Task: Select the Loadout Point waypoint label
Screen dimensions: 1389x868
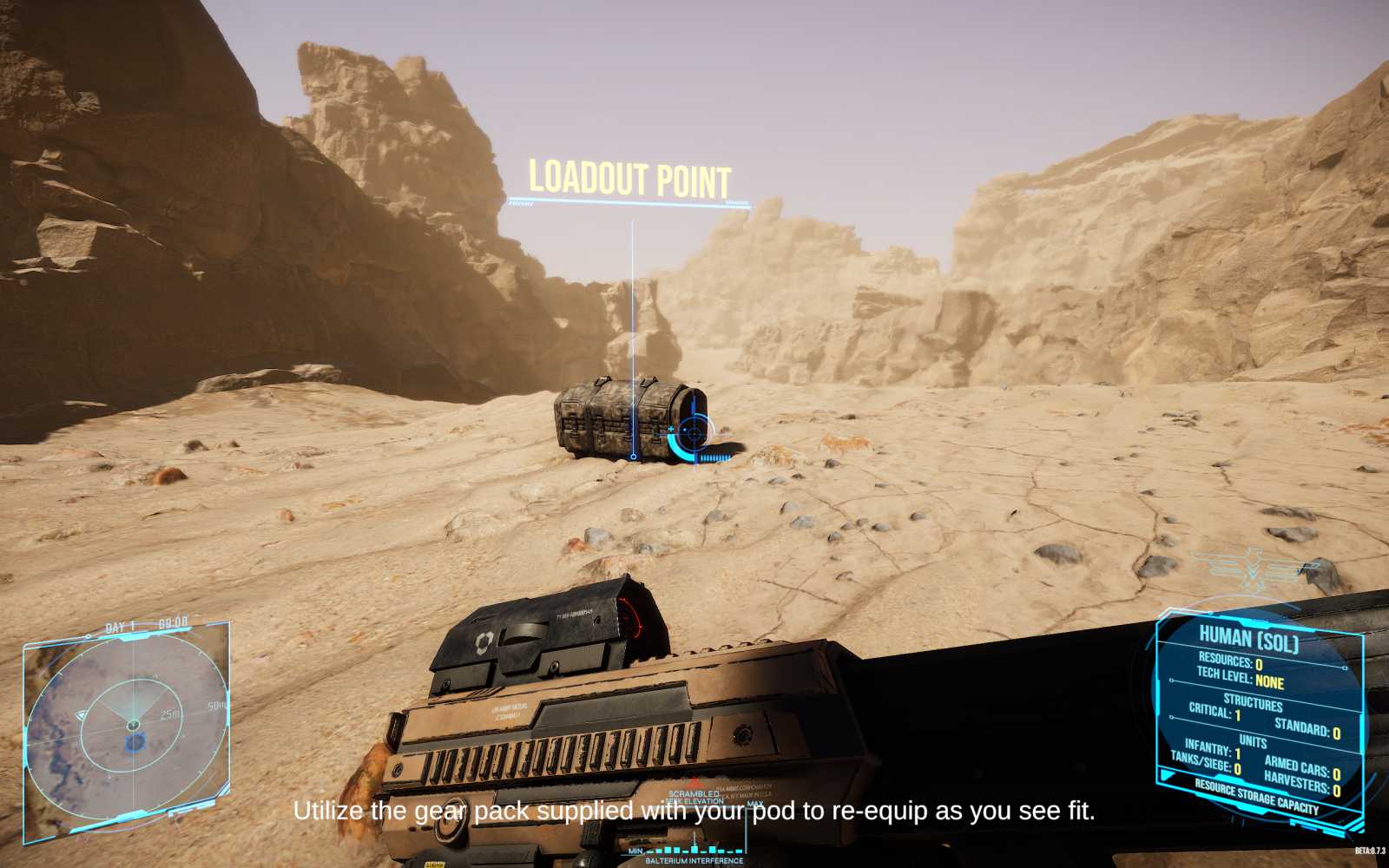Action: click(629, 180)
